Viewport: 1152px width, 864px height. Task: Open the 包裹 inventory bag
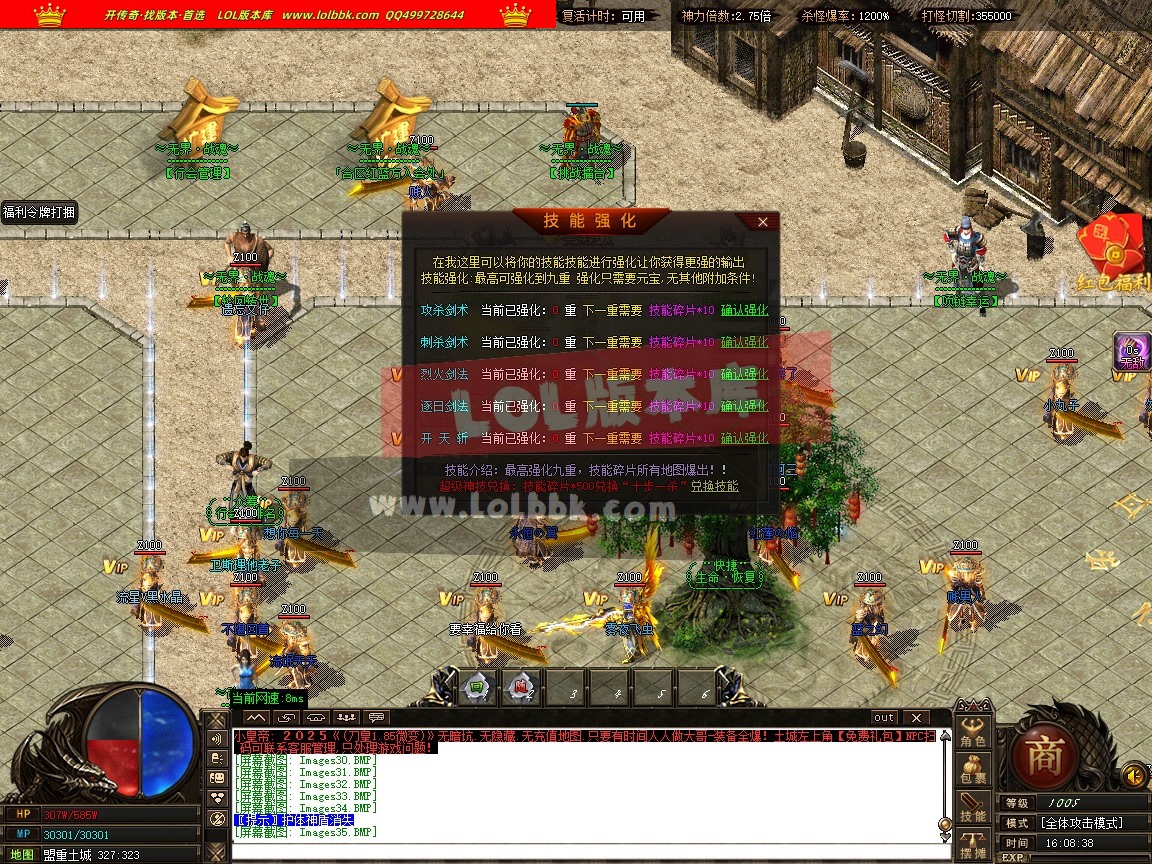(x=973, y=771)
